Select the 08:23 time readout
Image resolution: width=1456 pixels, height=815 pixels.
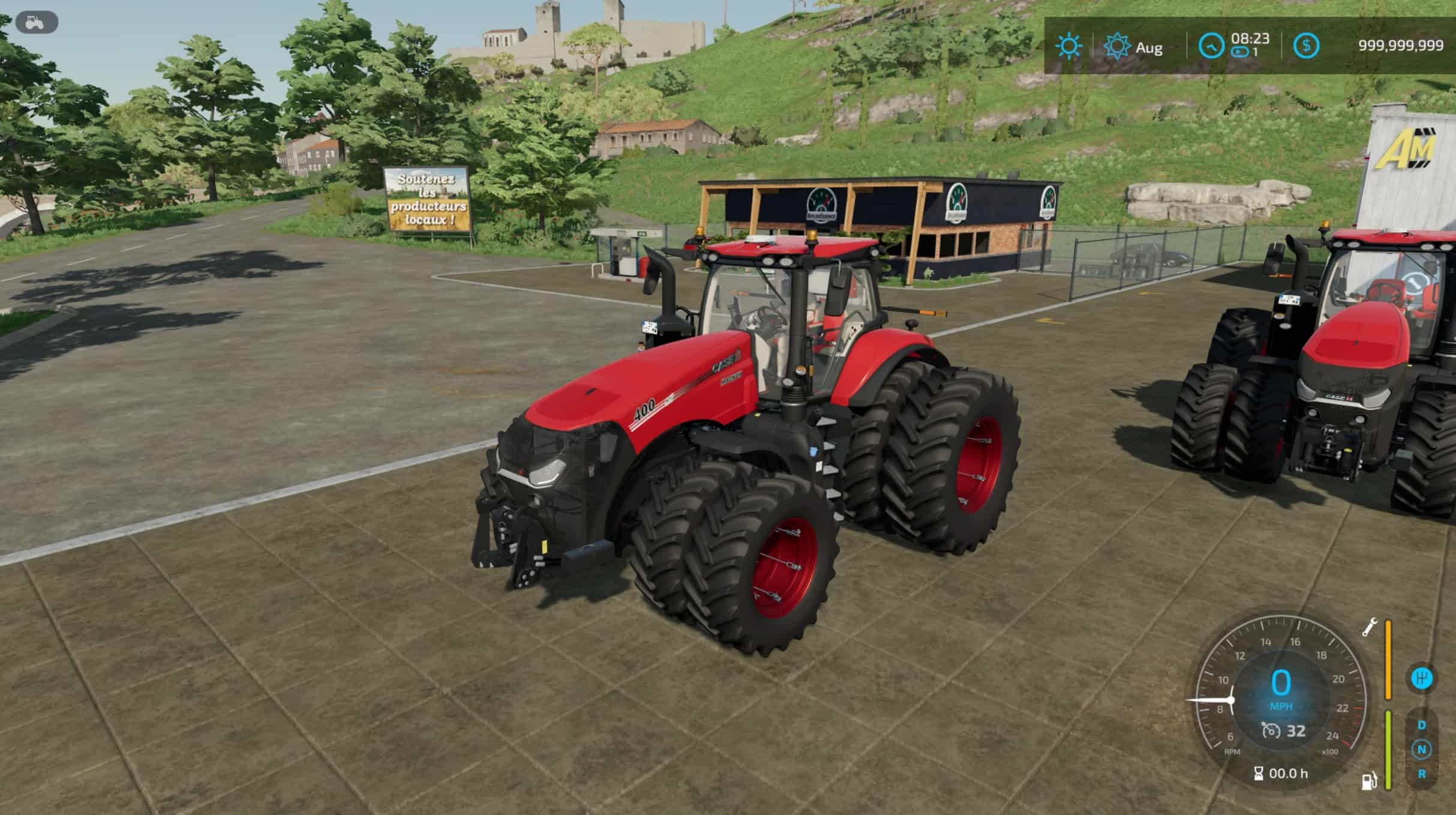1251,37
